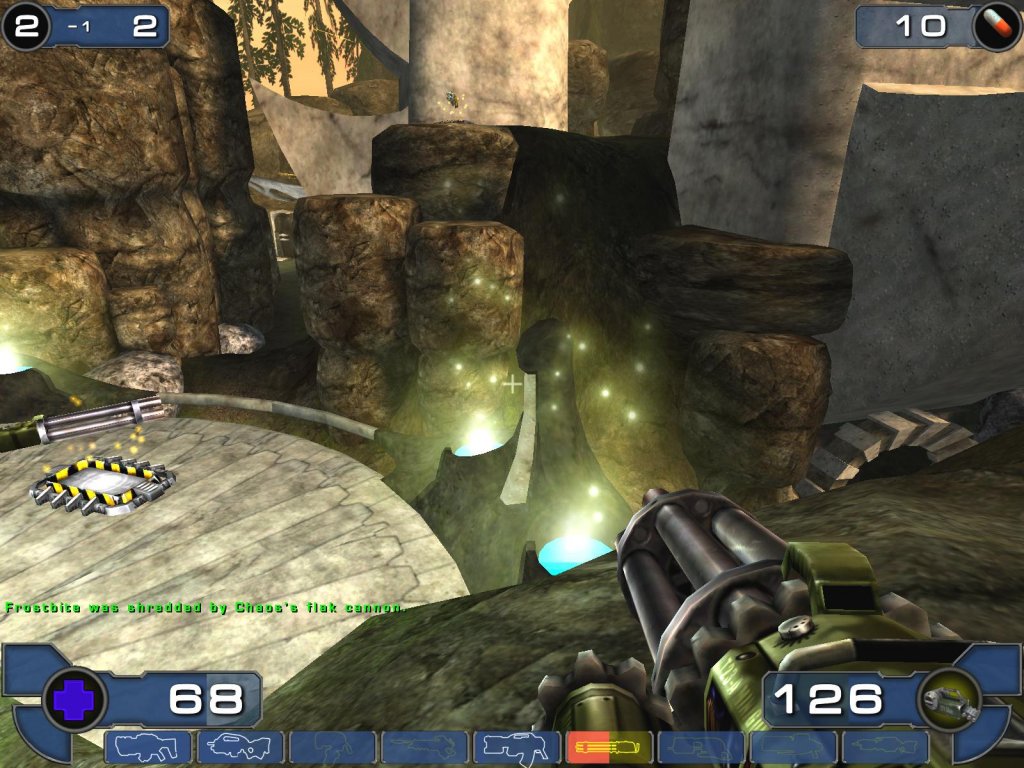Select the dimmed shock rifle slot
Screen dimensions: 1024x768
coord(424,747)
